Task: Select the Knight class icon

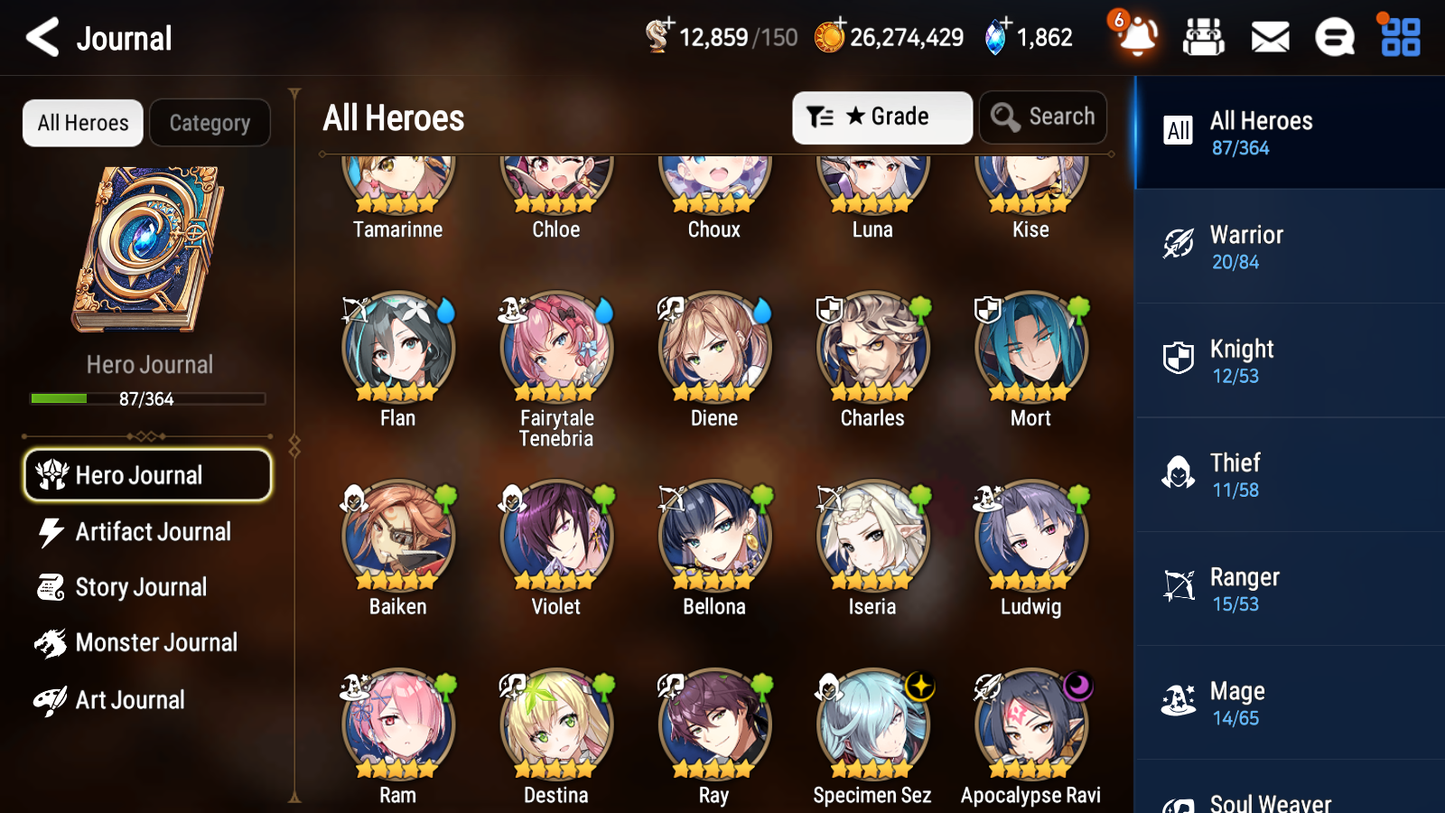Action: click(1178, 359)
